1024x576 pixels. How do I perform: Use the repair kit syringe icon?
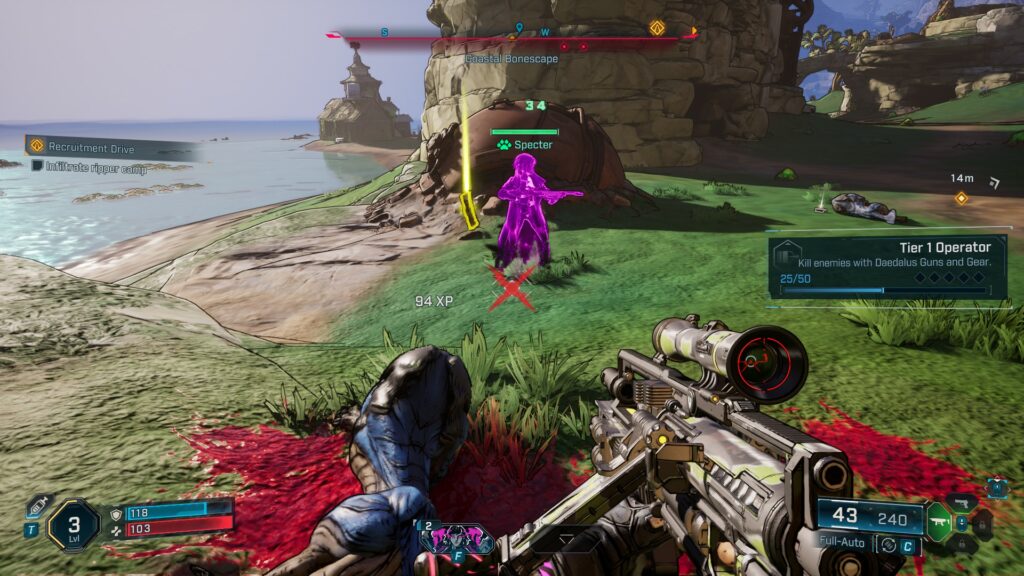pos(37,505)
